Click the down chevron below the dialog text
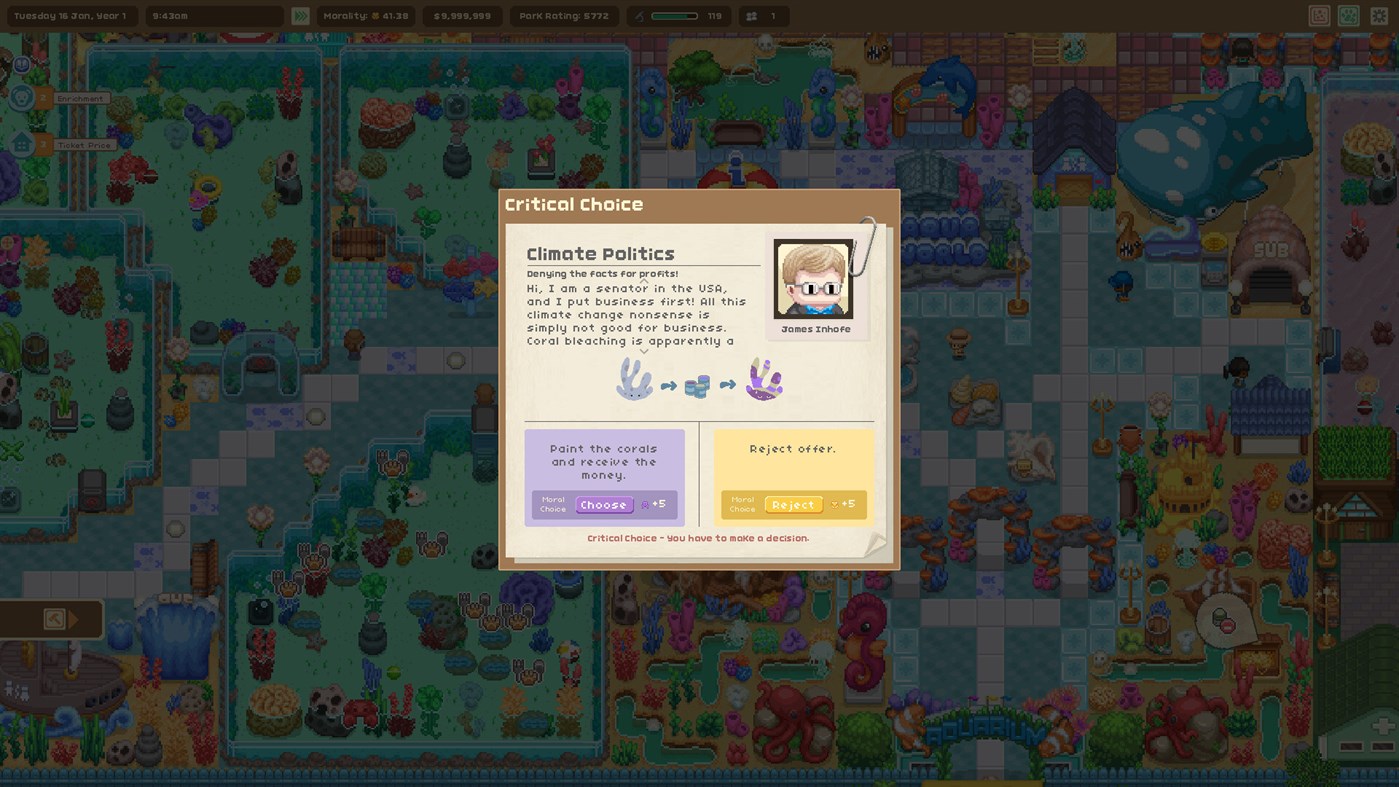This screenshot has width=1399, height=787. 643,351
